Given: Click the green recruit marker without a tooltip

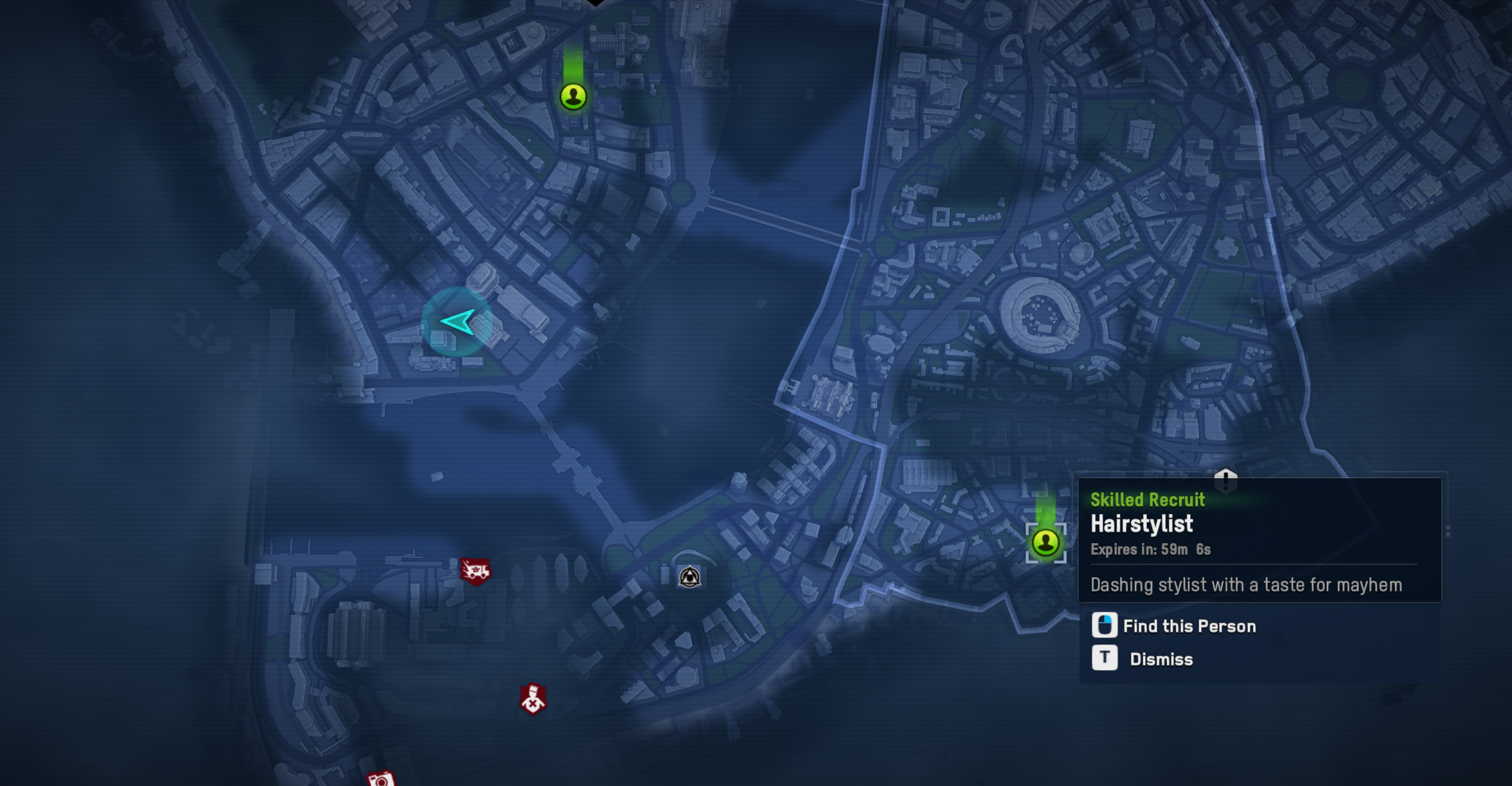Looking at the screenshot, I should click(x=573, y=97).
